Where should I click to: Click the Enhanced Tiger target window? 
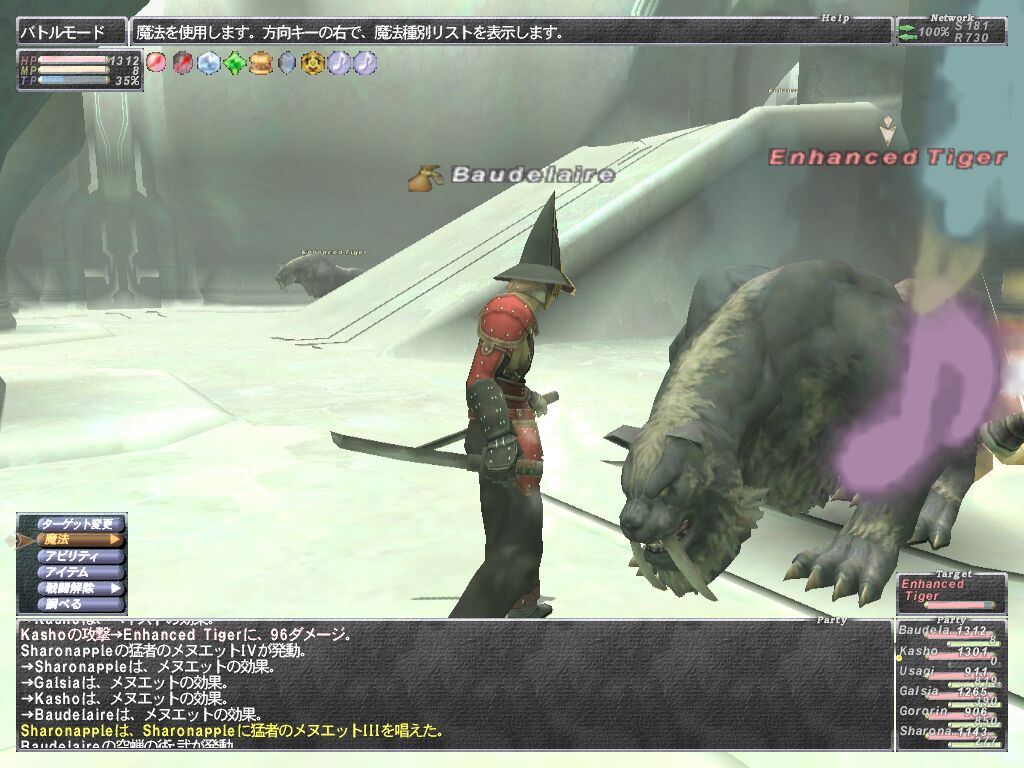(951, 591)
